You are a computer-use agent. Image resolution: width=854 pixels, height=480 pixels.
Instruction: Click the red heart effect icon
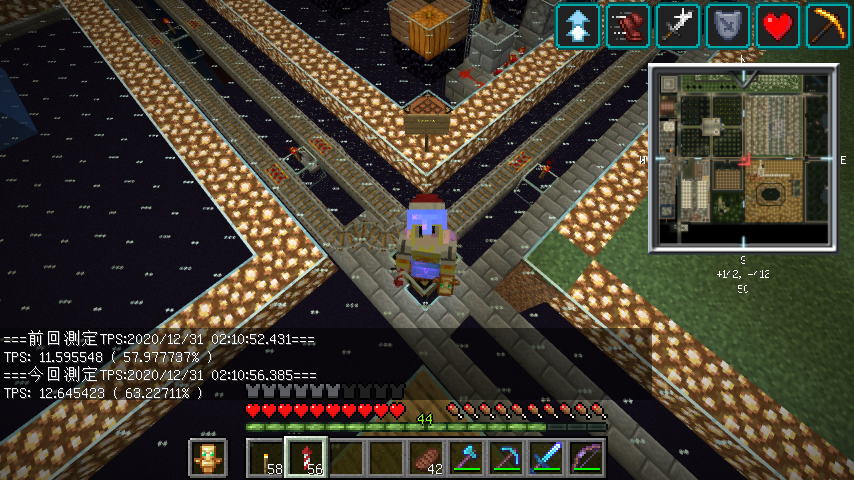point(778,25)
